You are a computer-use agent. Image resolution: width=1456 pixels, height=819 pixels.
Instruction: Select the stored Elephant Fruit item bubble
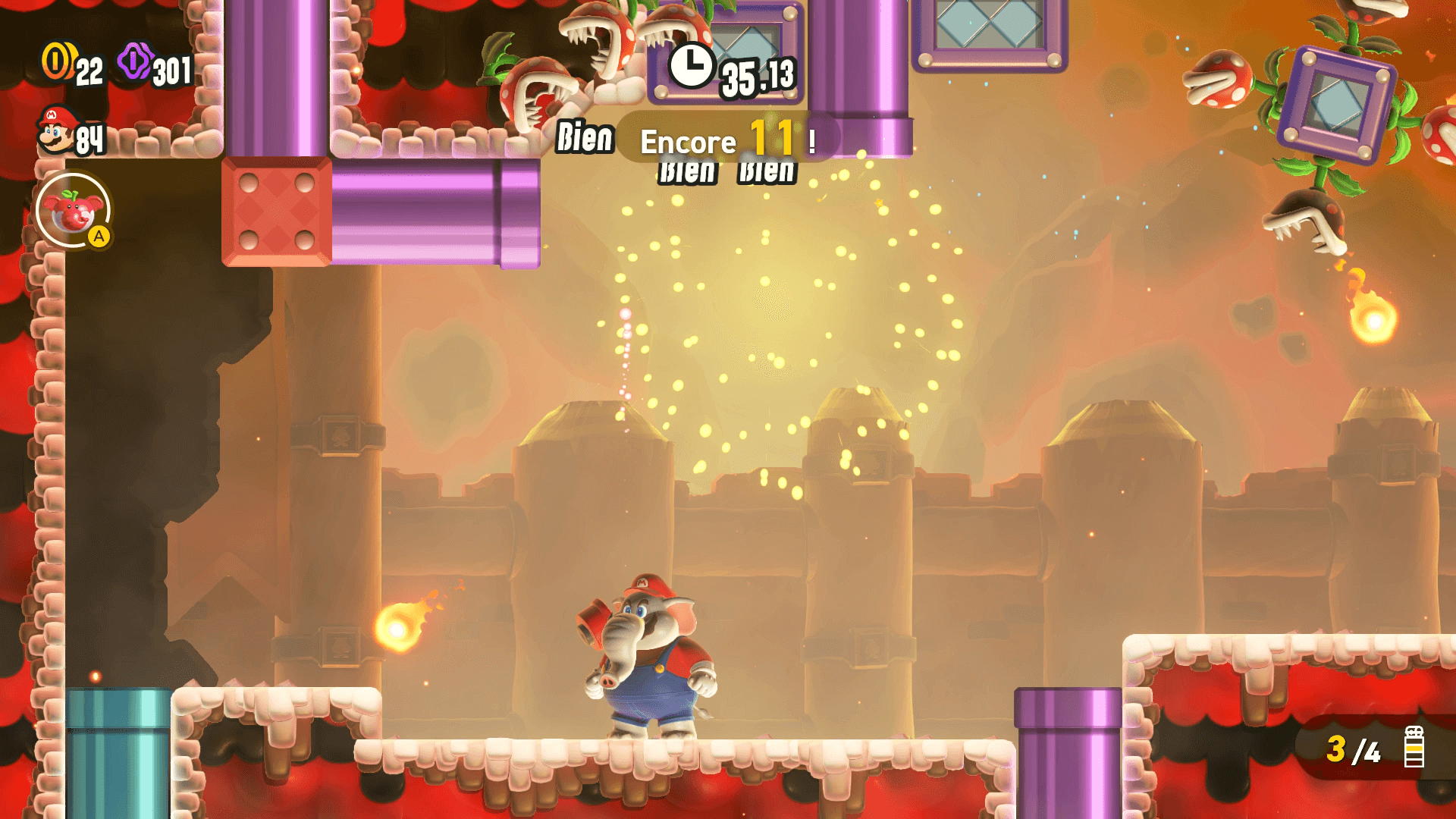(73, 211)
